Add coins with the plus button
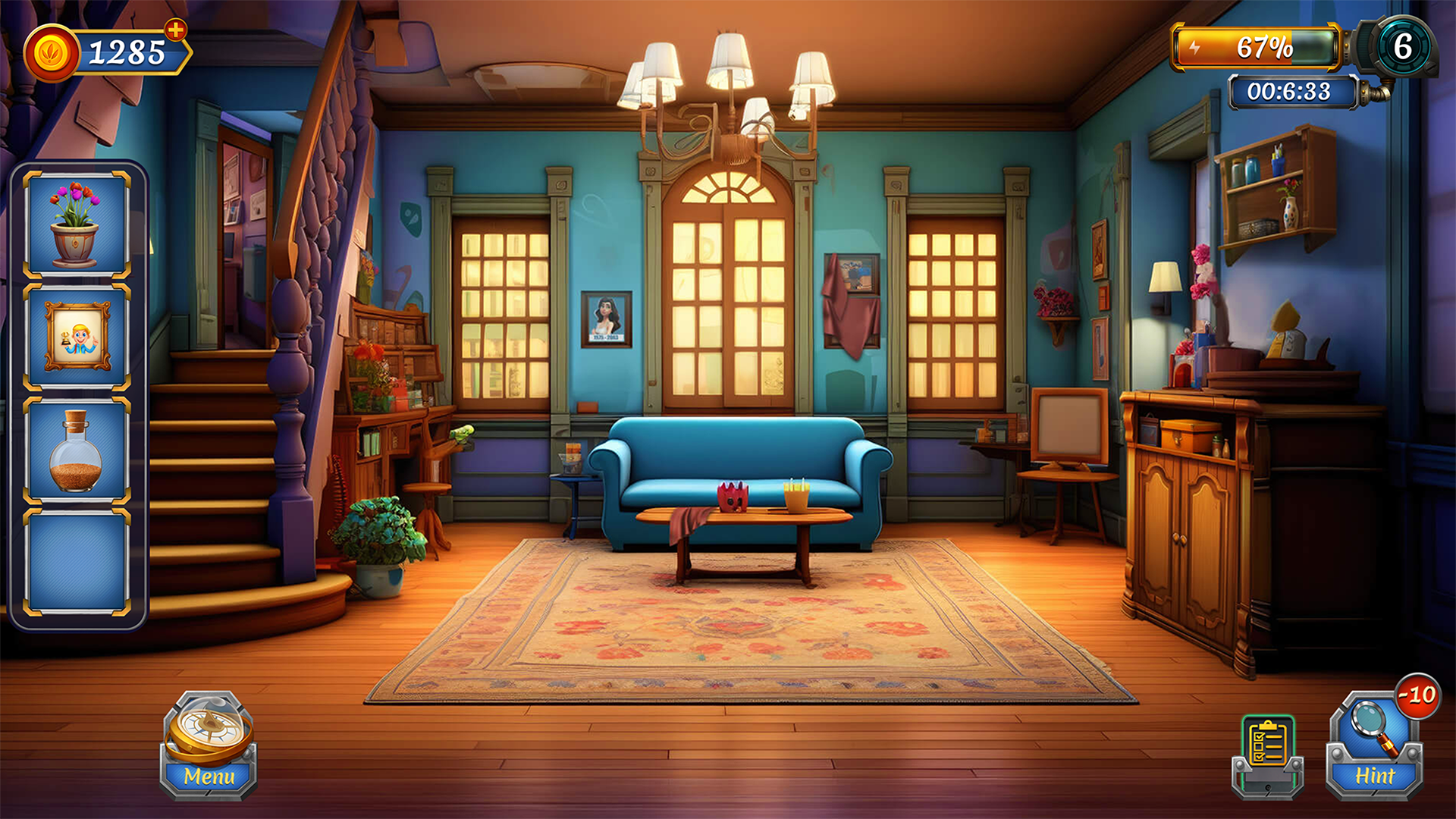This screenshot has width=1456, height=819. 176,30
